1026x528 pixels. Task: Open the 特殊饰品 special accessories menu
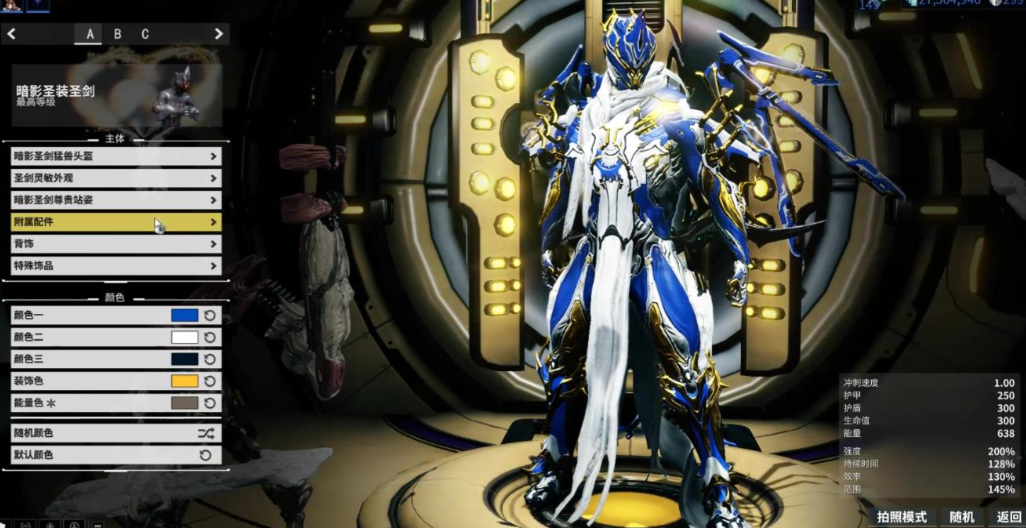(115, 266)
